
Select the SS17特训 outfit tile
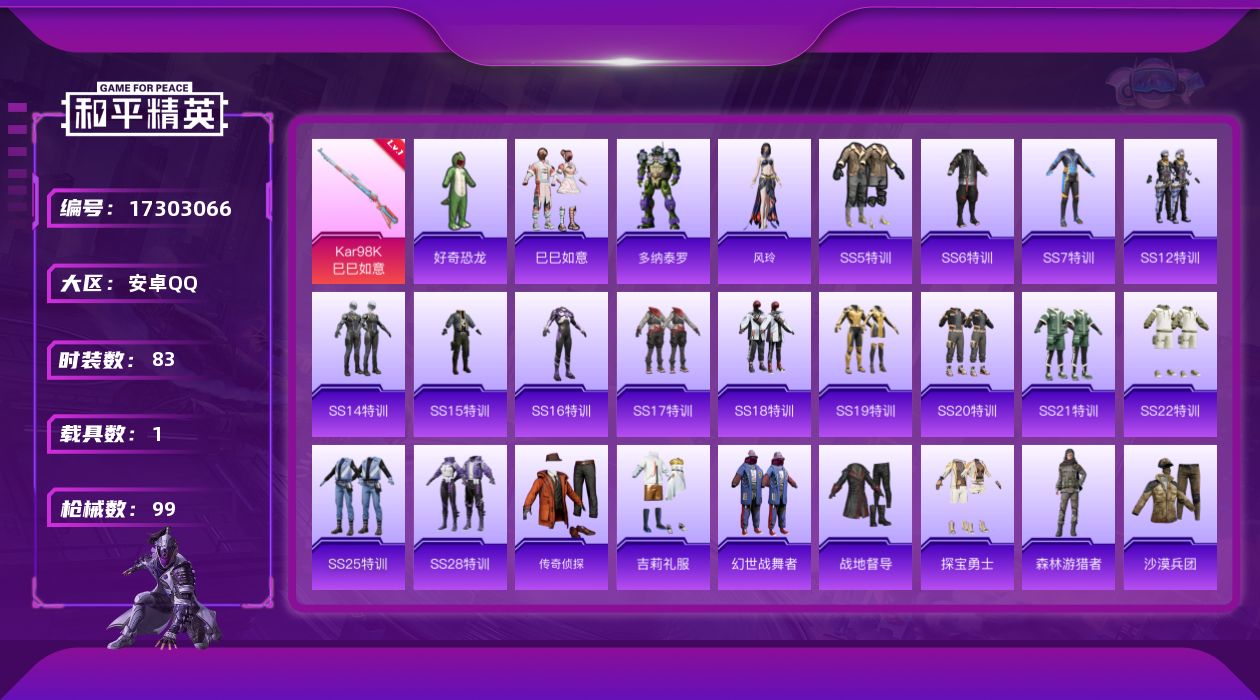pos(663,364)
